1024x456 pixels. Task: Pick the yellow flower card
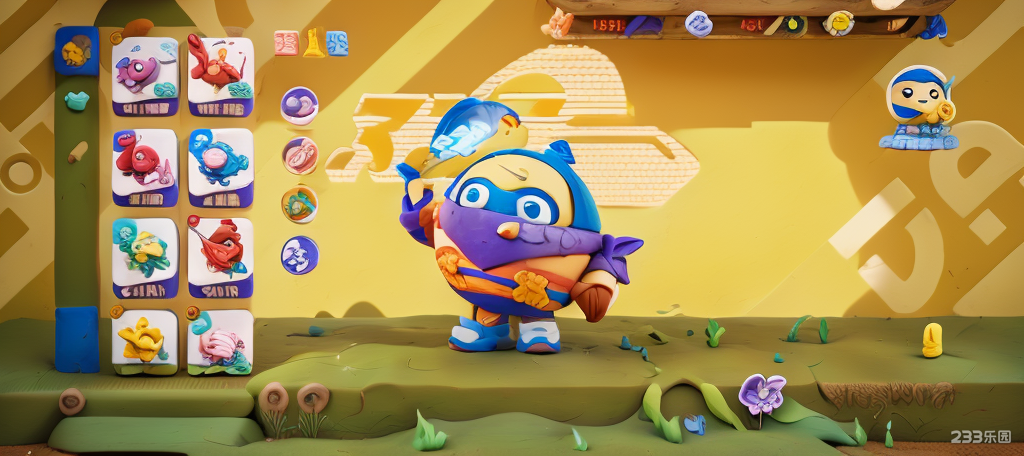[x=144, y=341]
